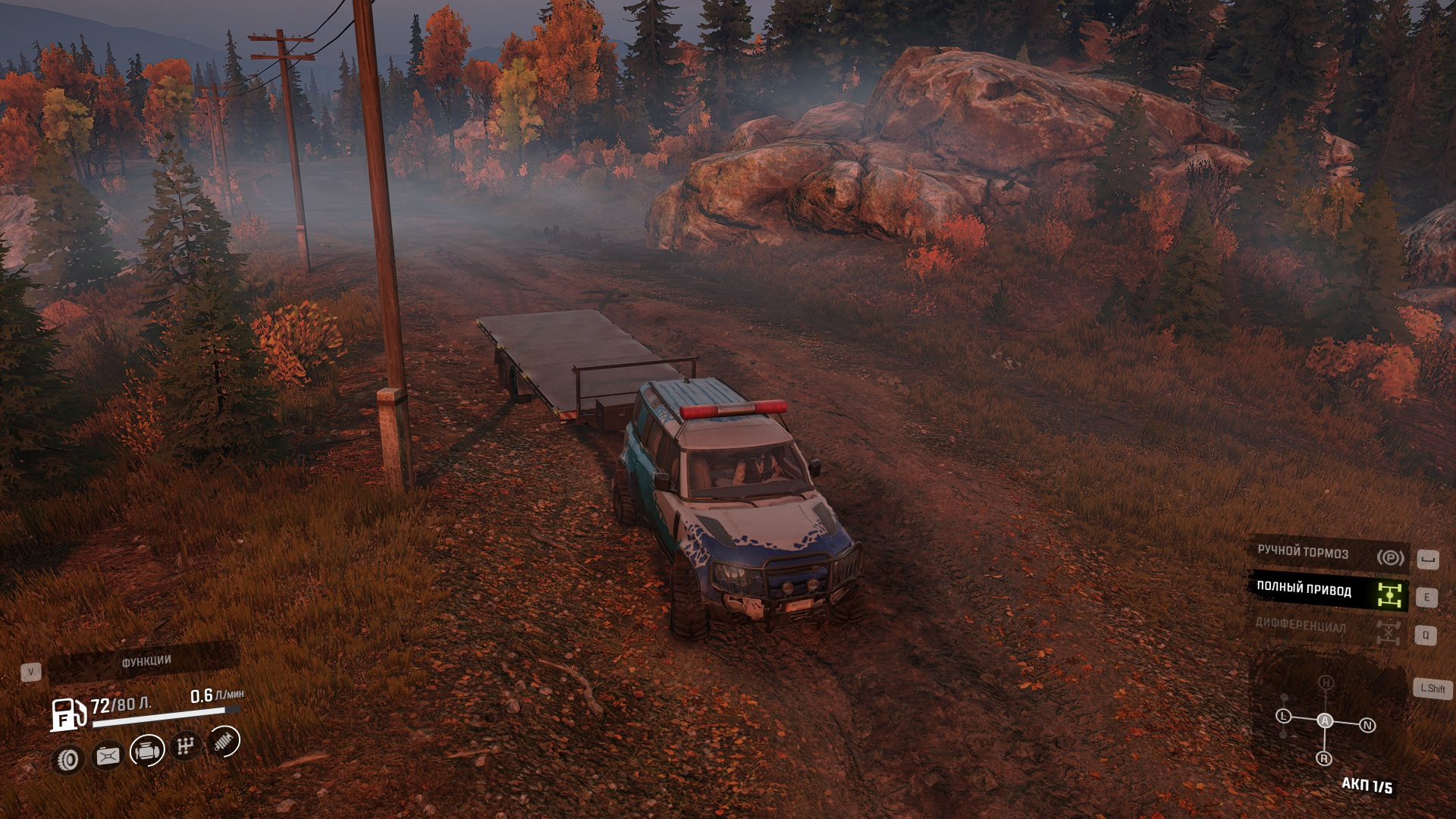Select the L low gear
The image size is (1456, 819).
pyautogui.click(x=1283, y=716)
